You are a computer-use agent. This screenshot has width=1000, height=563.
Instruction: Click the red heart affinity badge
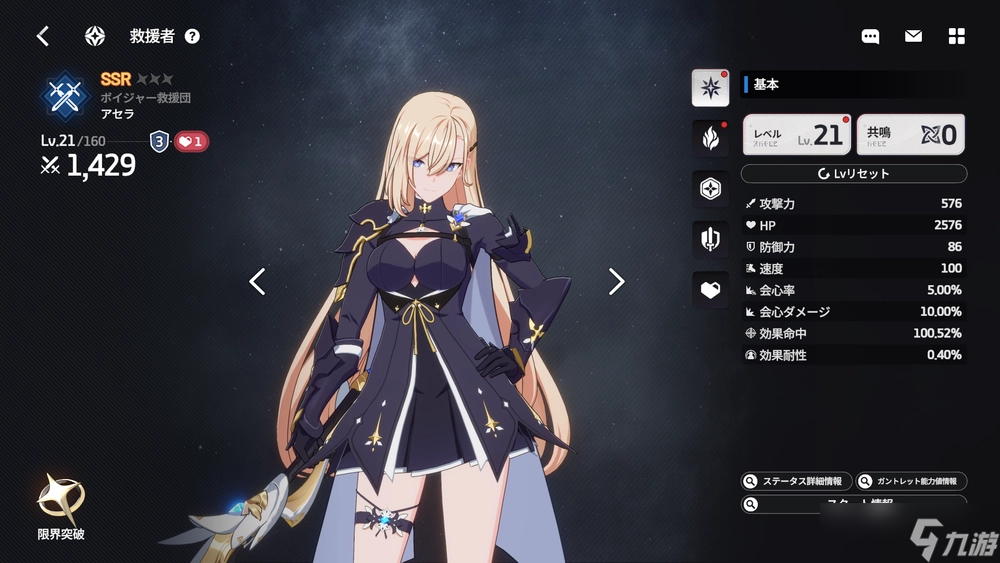tap(191, 142)
